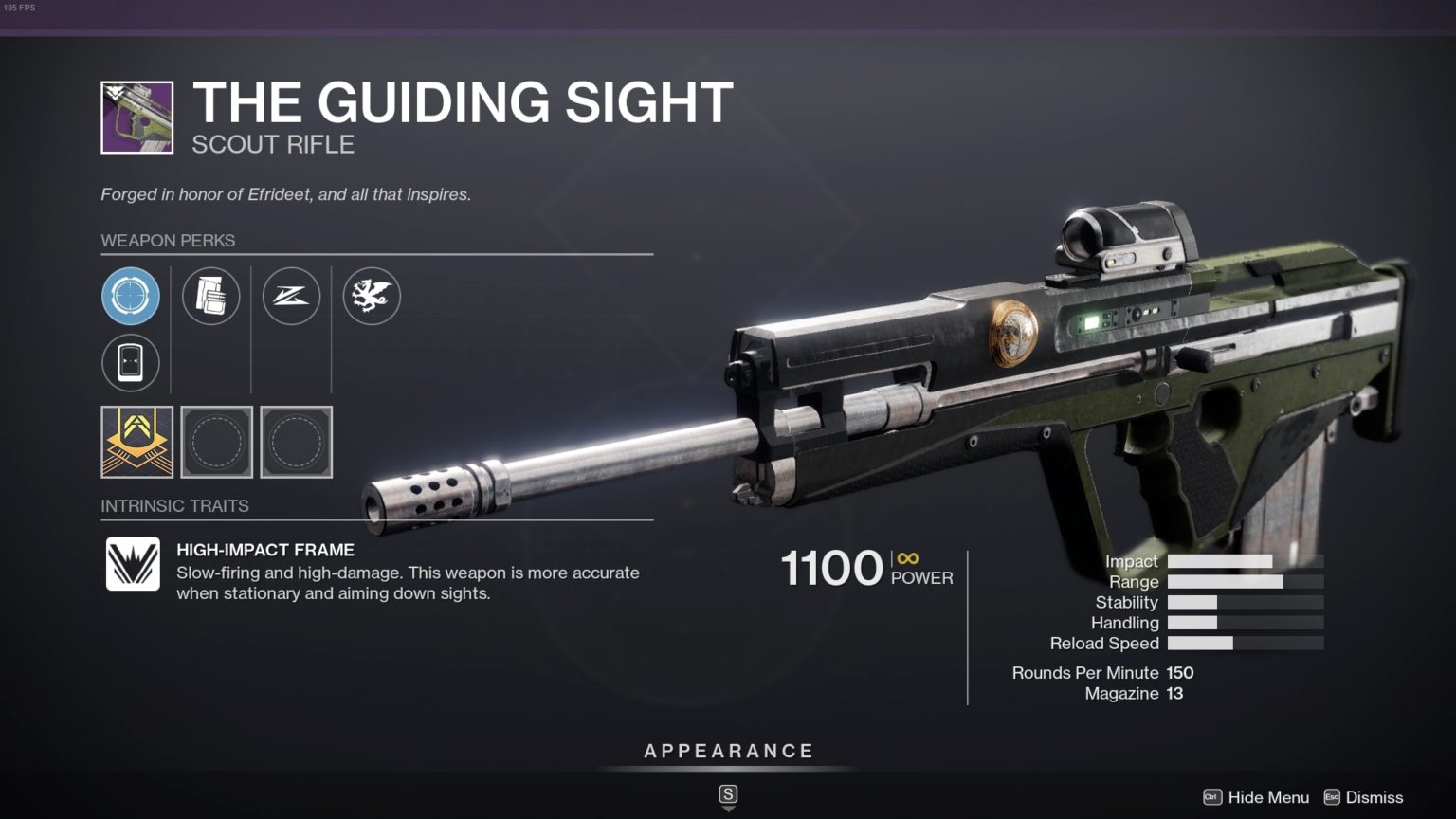
Task: Click the scout rifle thumbnail in top-left
Action: point(137,118)
